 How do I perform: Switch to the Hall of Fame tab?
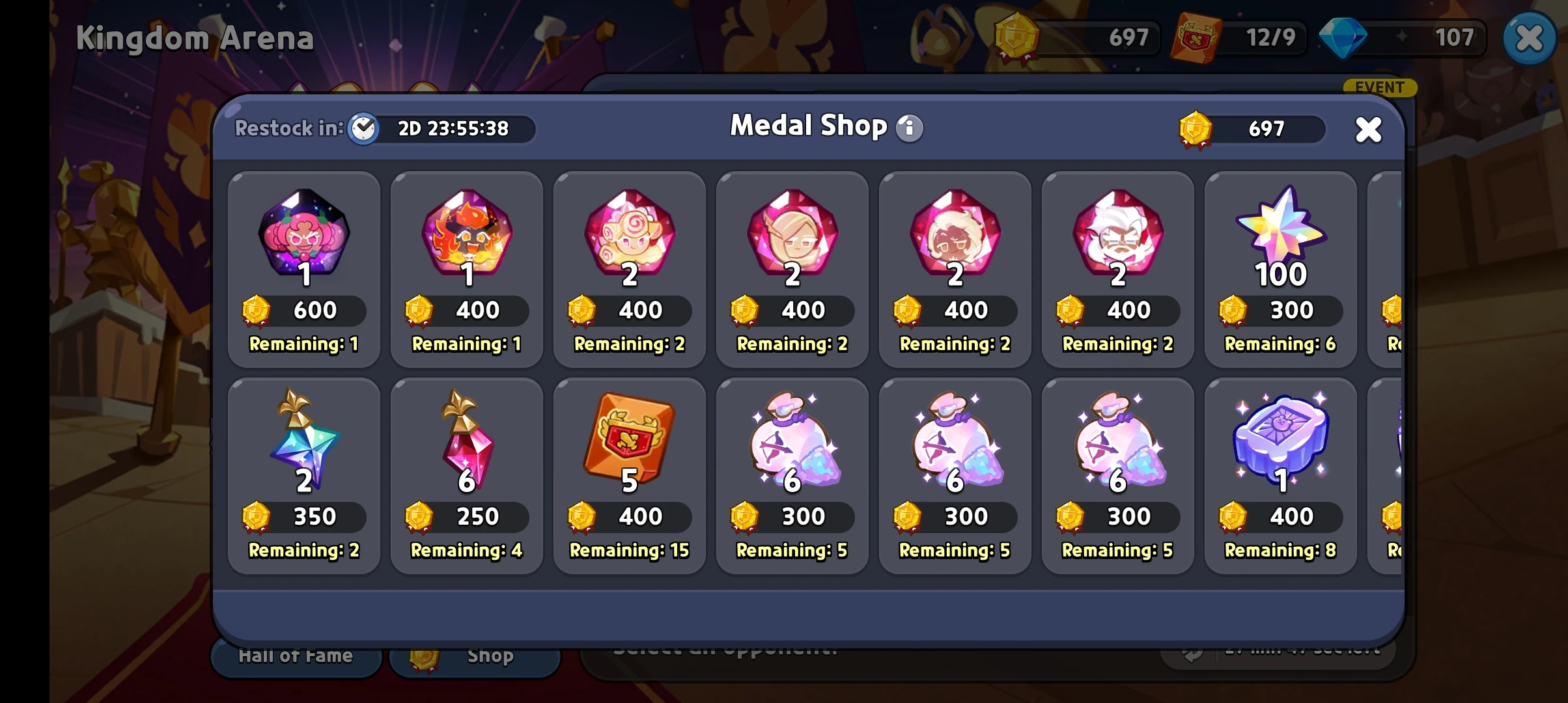click(x=296, y=655)
